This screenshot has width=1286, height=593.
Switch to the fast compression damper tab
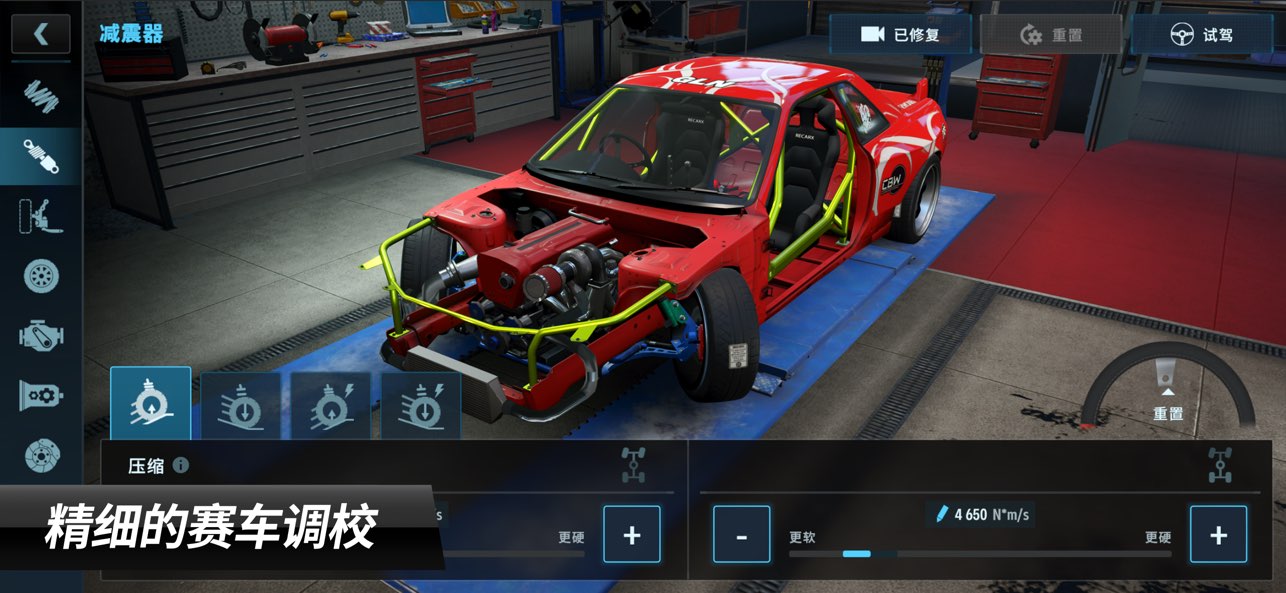click(x=331, y=406)
